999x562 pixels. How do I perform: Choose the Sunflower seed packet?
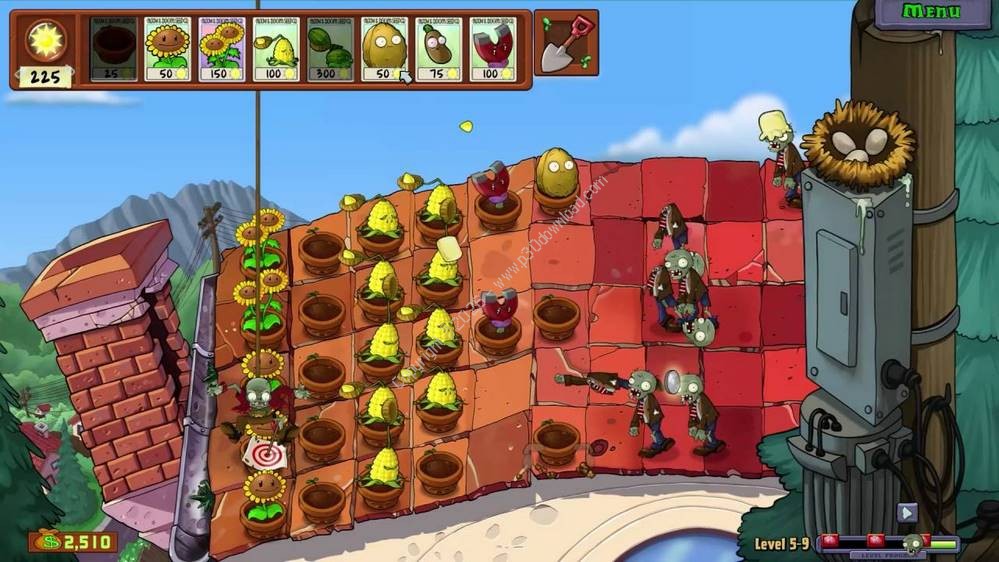coord(167,48)
